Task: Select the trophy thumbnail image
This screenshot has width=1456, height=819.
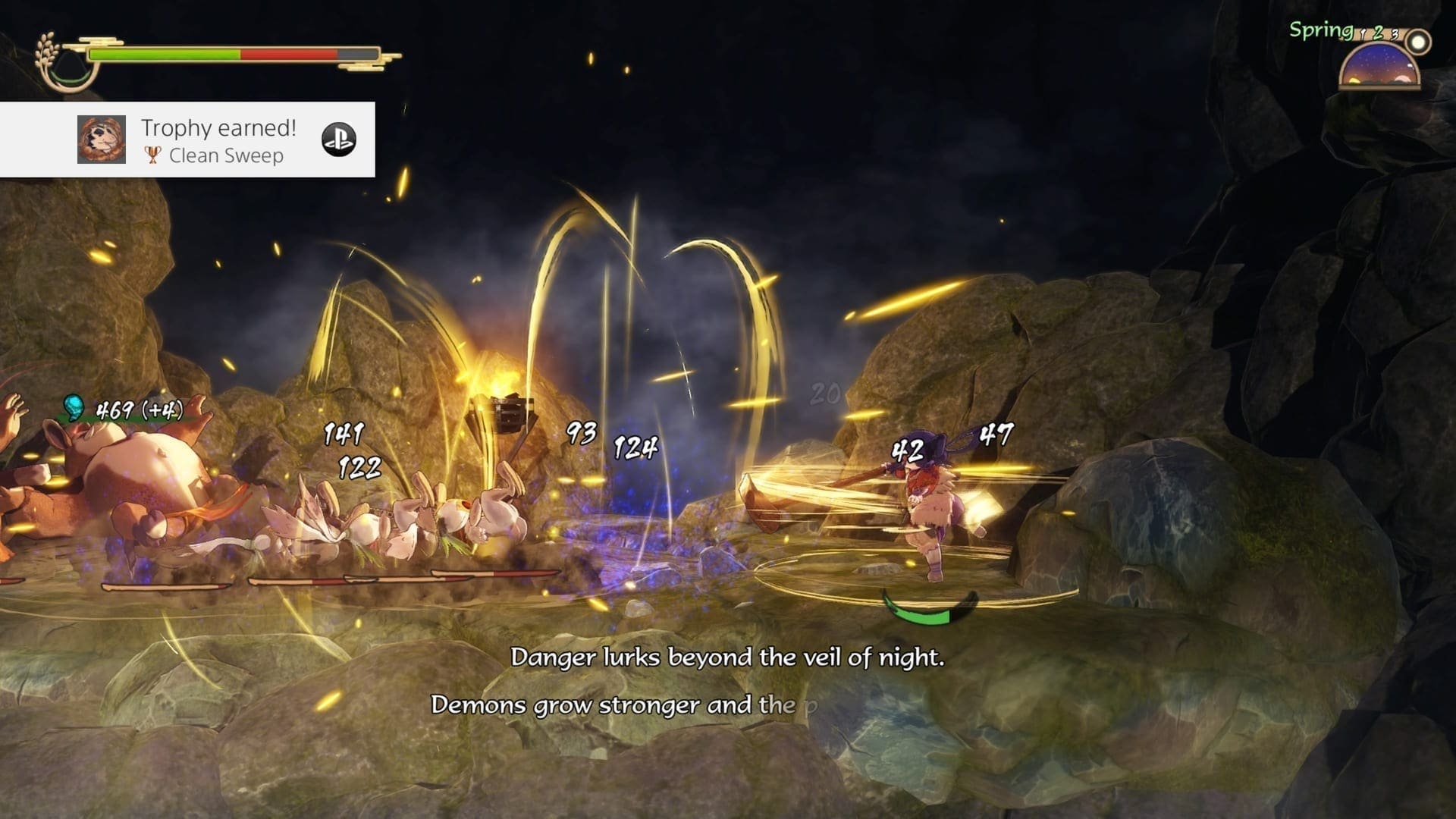Action: pyautogui.click(x=102, y=140)
